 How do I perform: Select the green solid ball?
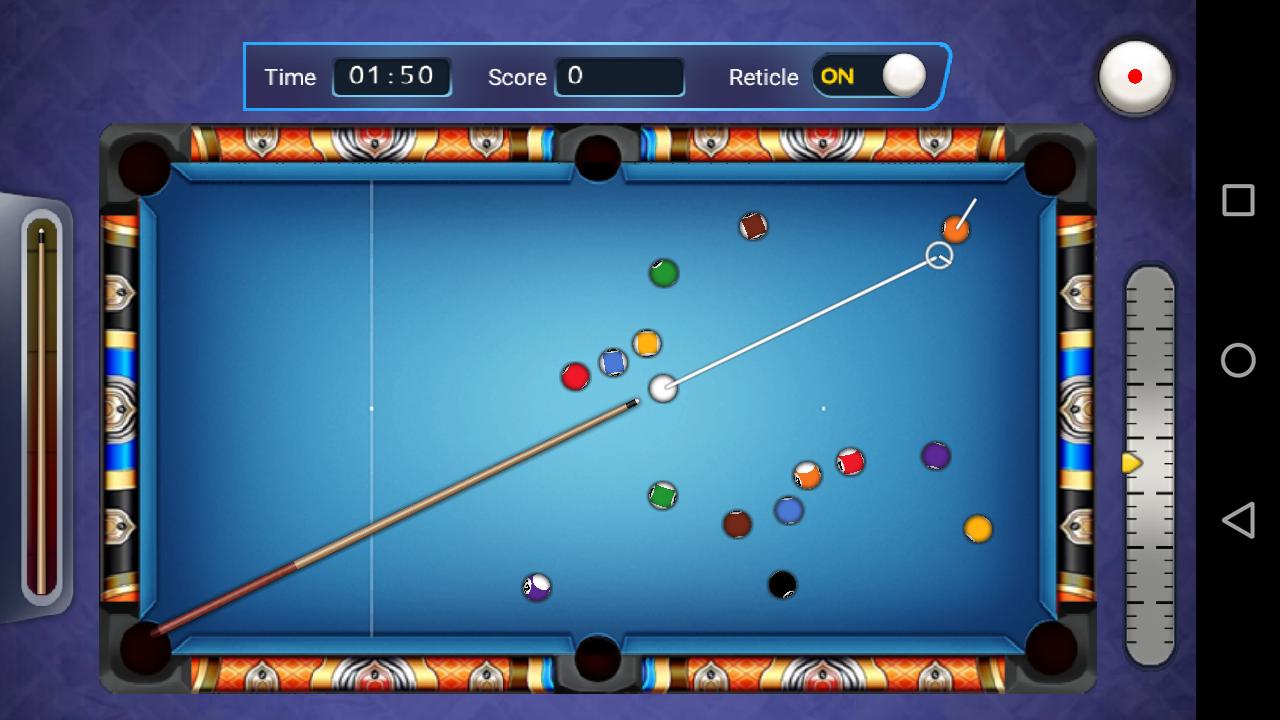pyautogui.click(x=663, y=270)
